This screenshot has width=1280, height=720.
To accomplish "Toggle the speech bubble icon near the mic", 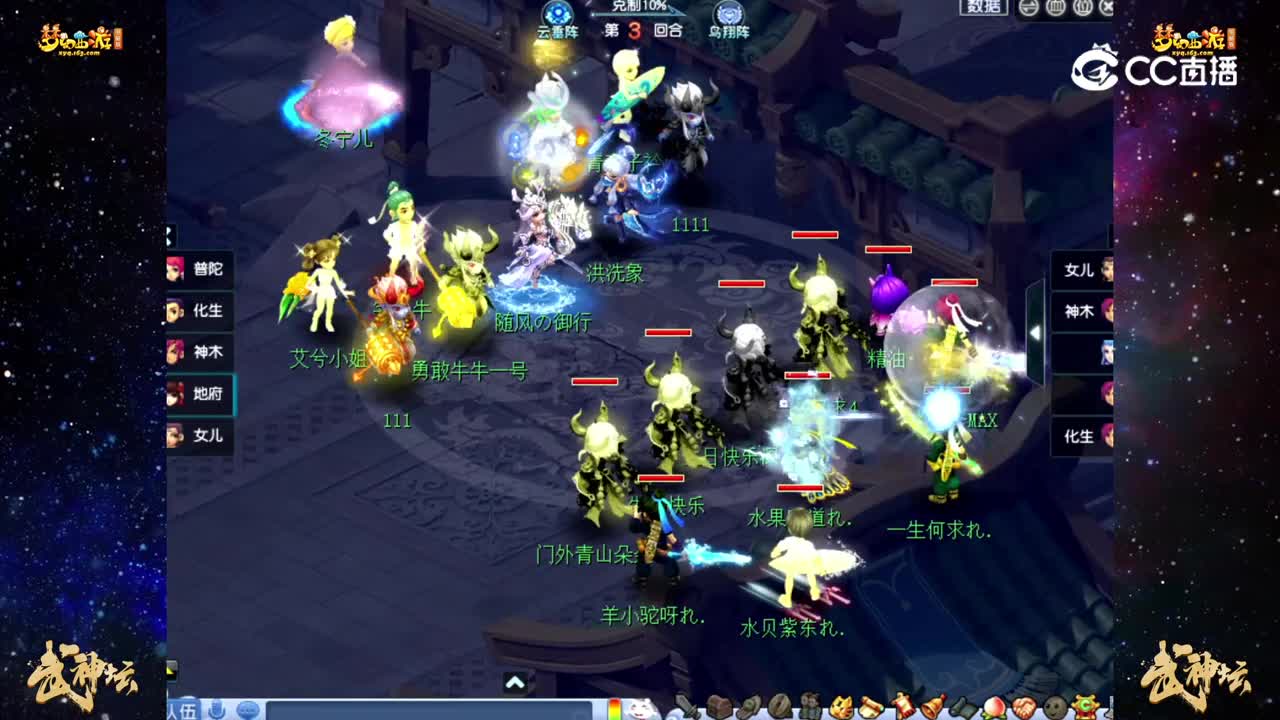I will click(248, 707).
